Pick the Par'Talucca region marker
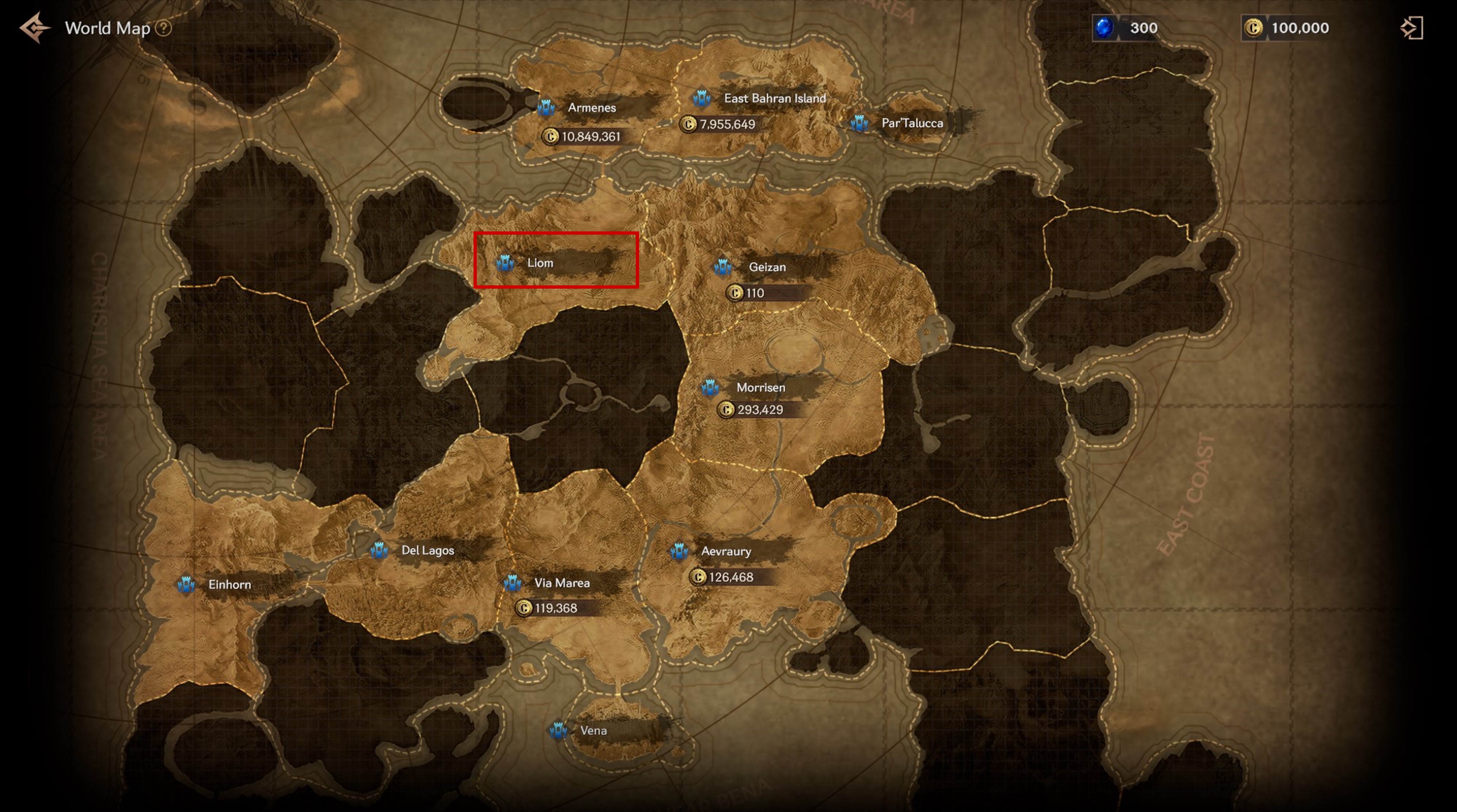Screen dimensions: 1457x812 (860, 123)
